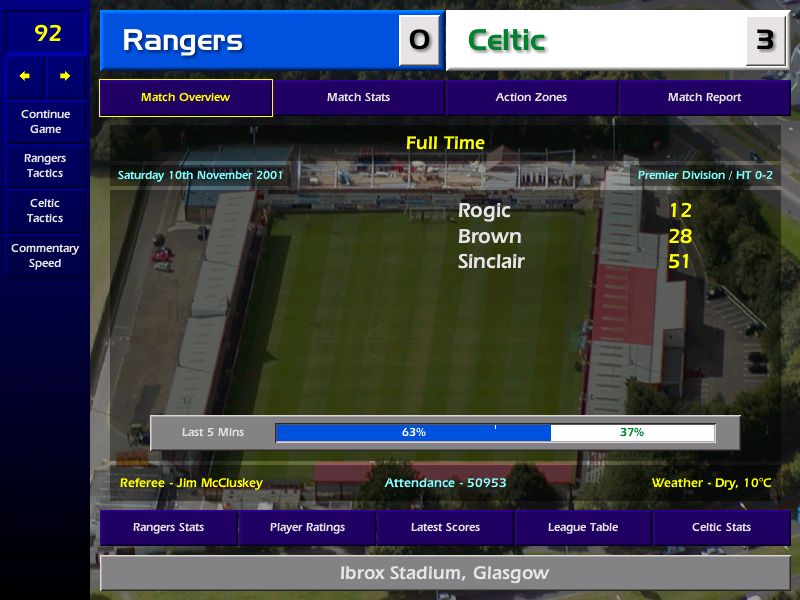800x600 pixels.
Task: Select goalscorer Sinclair
Action: click(491, 262)
